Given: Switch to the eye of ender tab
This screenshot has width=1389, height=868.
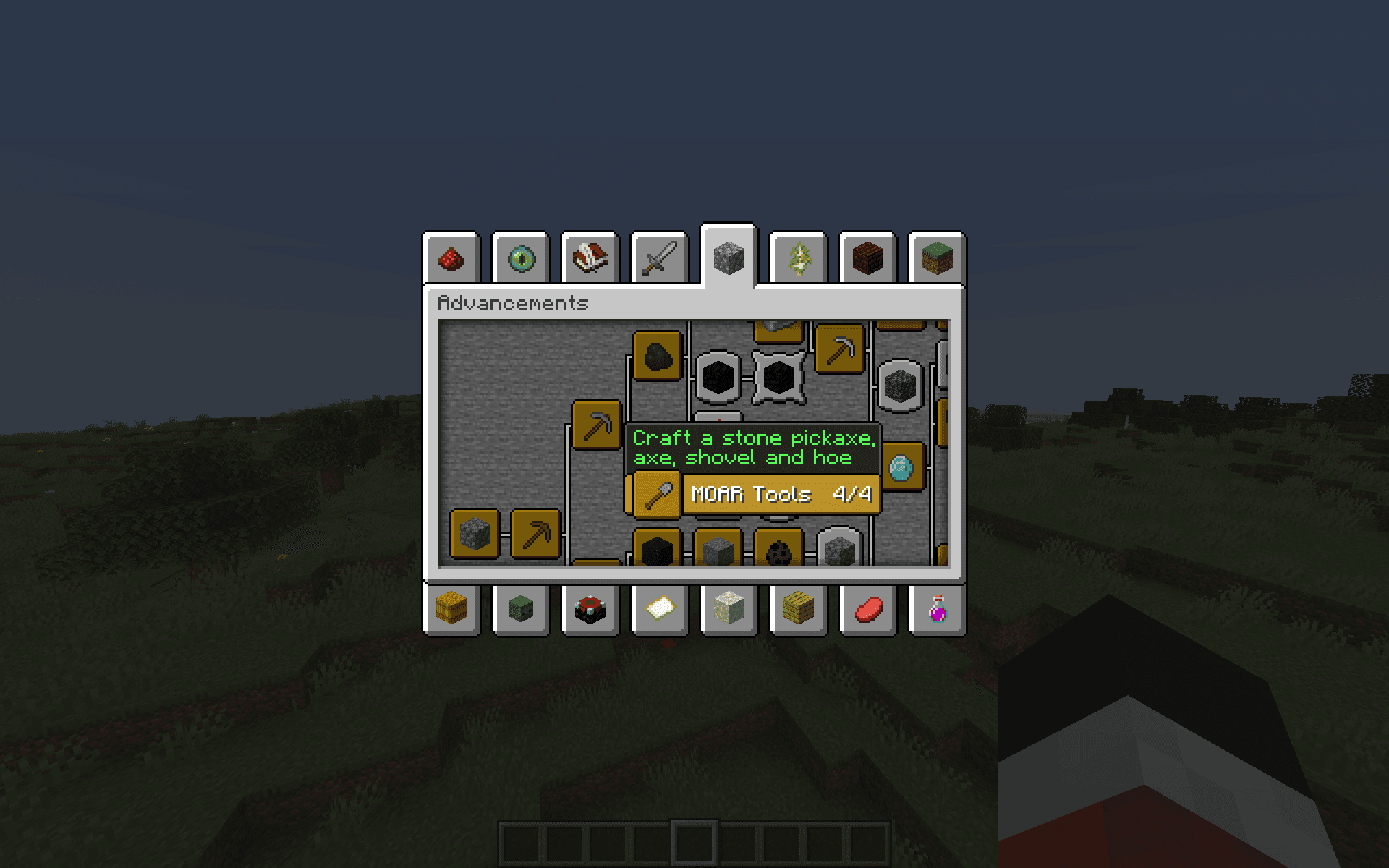Looking at the screenshot, I should pyautogui.click(x=521, y=258).
